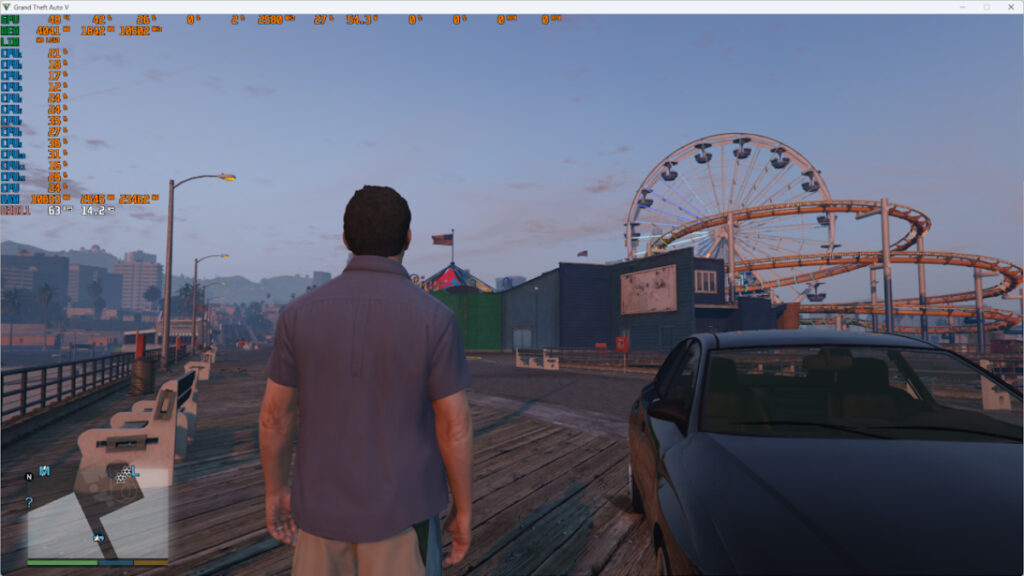Minimize the game window

[963, 7]
